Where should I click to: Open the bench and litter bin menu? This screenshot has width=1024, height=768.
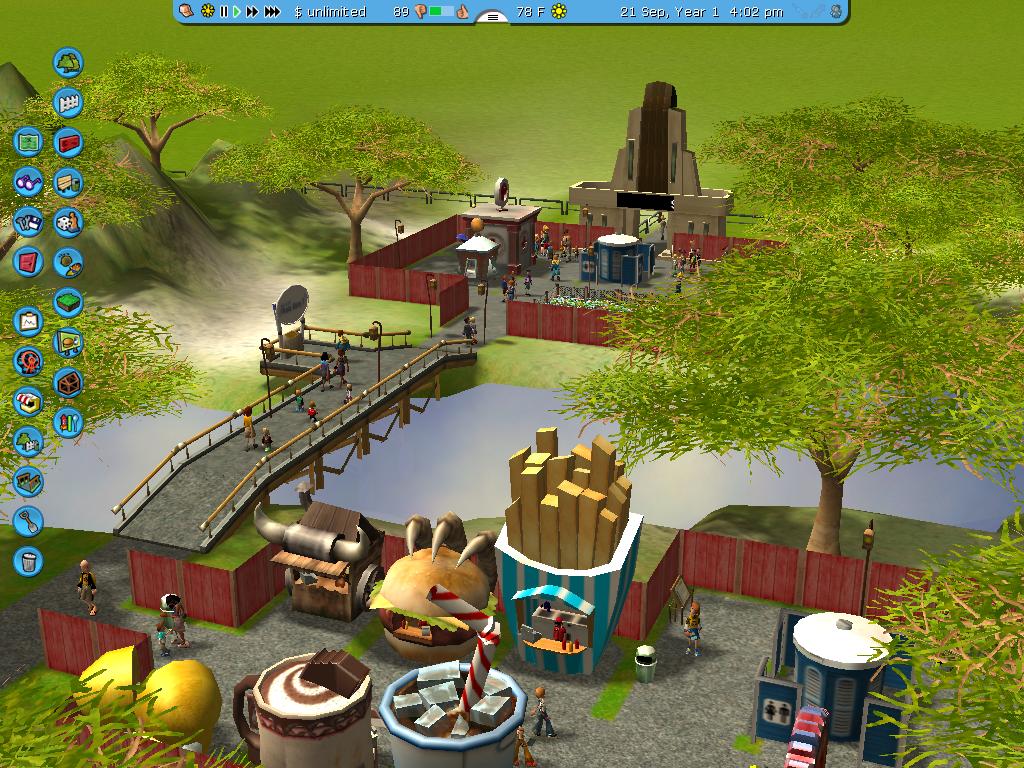68,183
